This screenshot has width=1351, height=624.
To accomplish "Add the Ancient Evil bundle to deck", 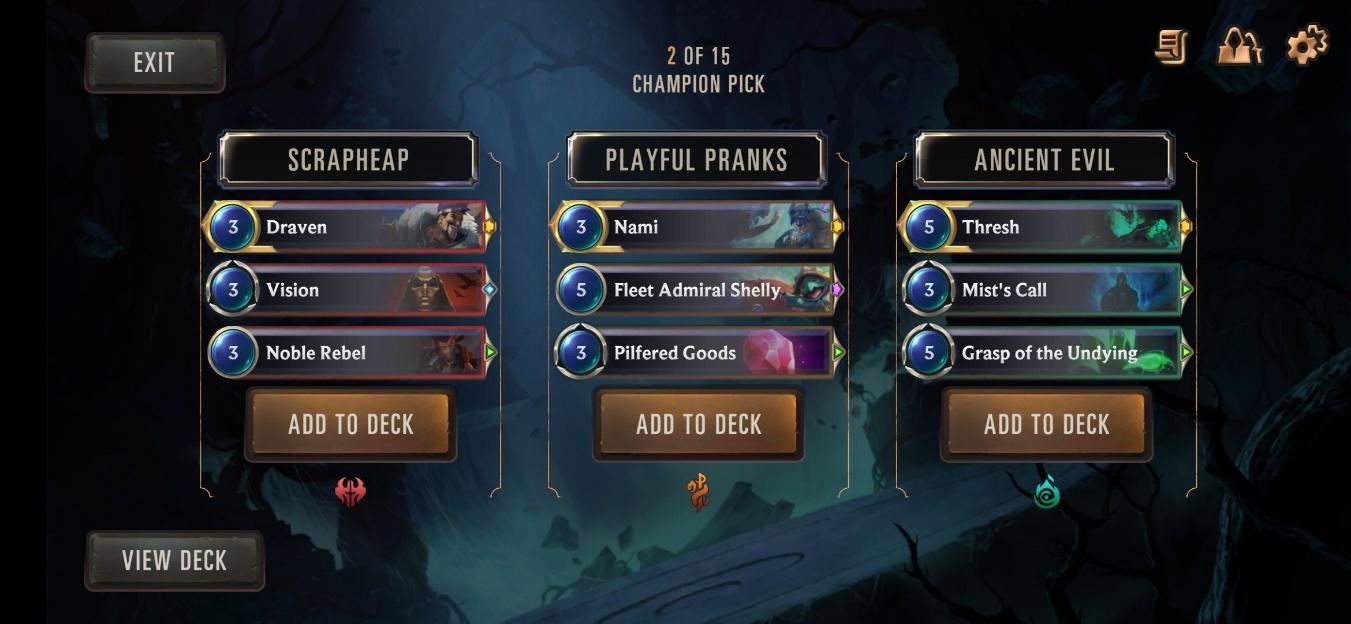I will tap(1046, 425).
